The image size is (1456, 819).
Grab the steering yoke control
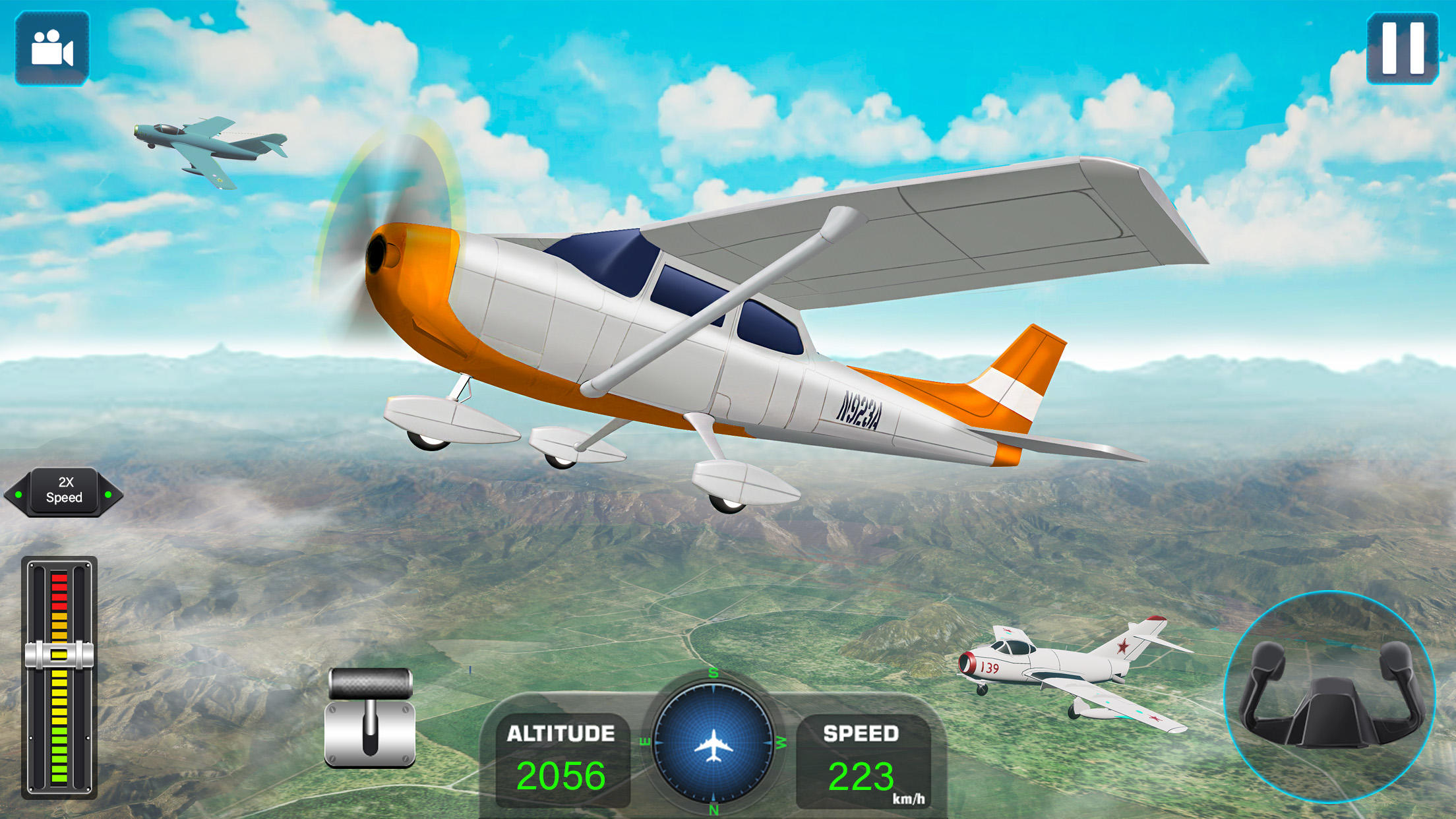point(1329,696)
